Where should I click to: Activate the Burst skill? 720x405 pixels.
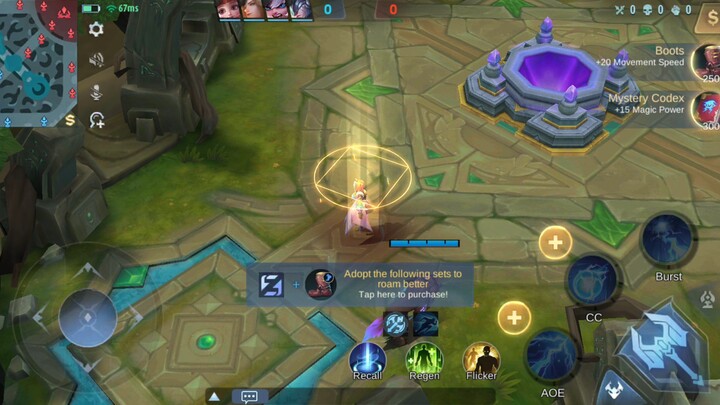[x=668, y=240]
